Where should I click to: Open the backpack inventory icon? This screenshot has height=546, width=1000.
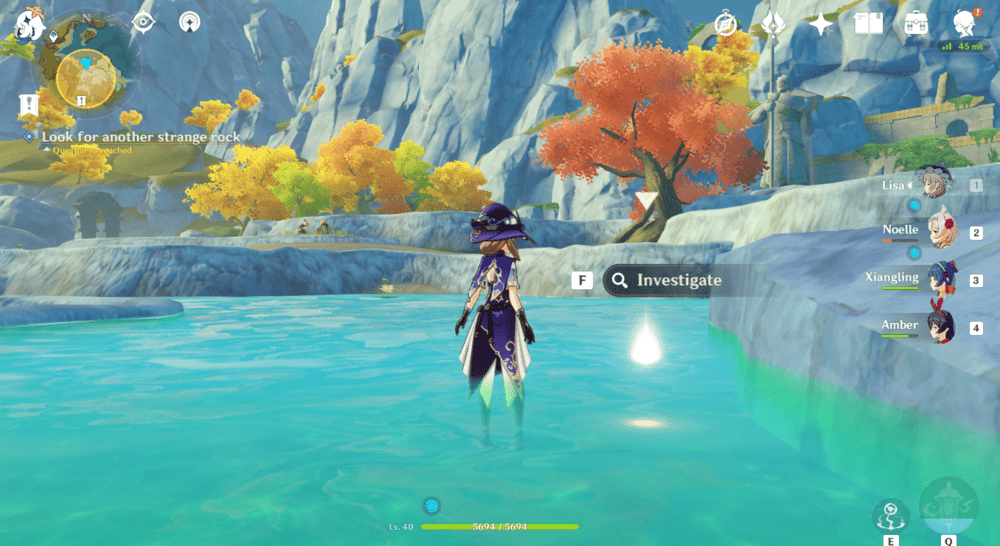pyautogui.click(x=915, y=24)
